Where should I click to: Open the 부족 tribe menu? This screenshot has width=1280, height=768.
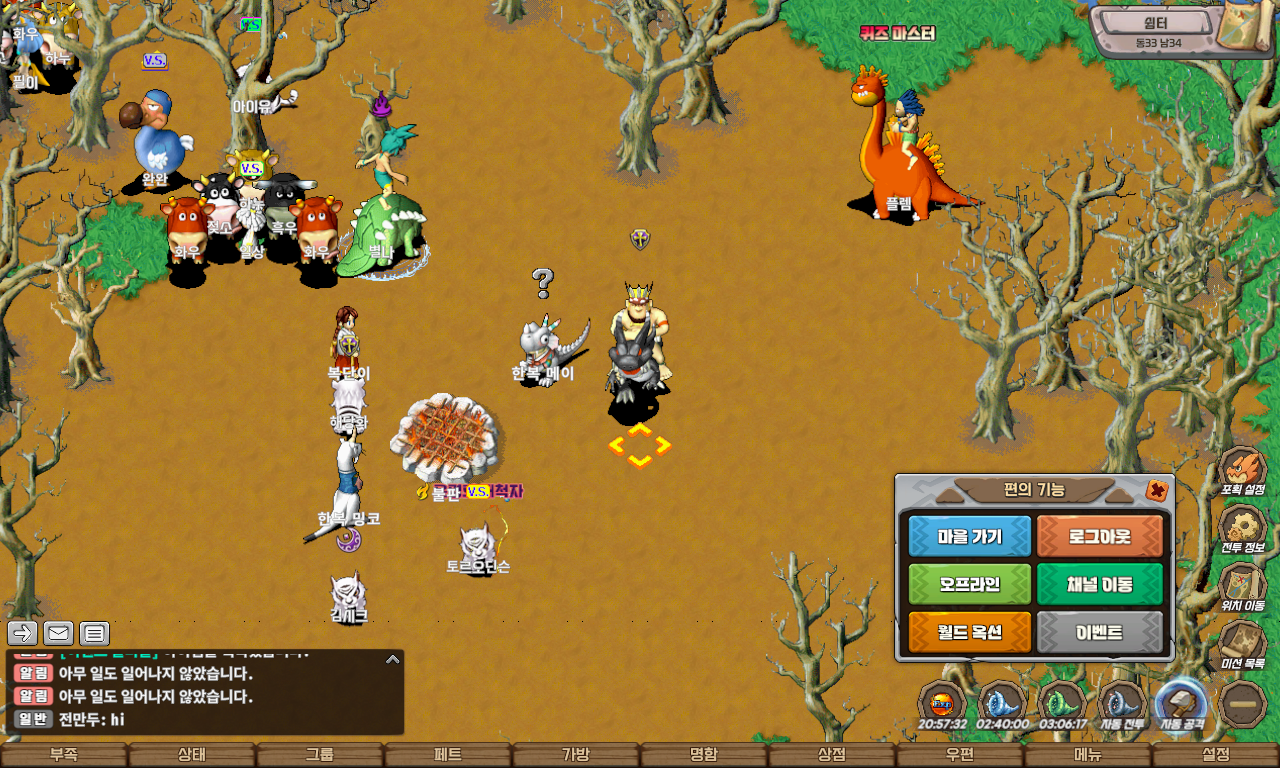pos(64,755)
